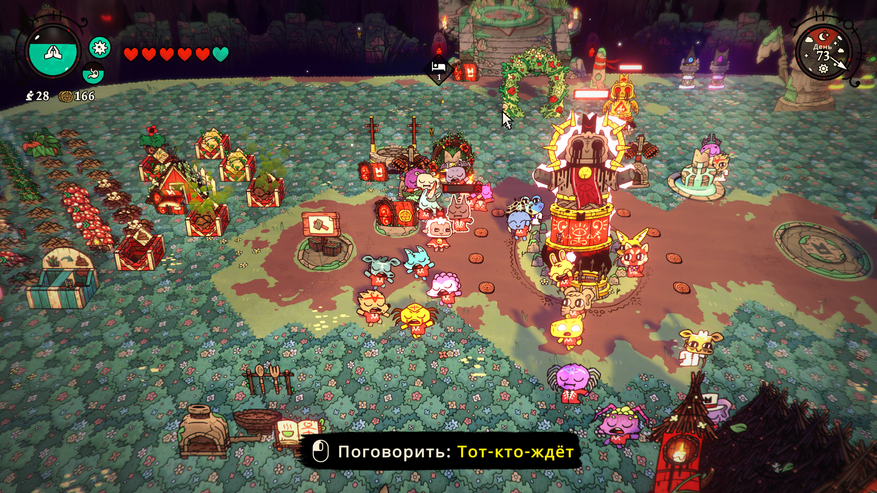Click the day 73 clock dial
The image size is (877, 493).
tap(825, 50)
